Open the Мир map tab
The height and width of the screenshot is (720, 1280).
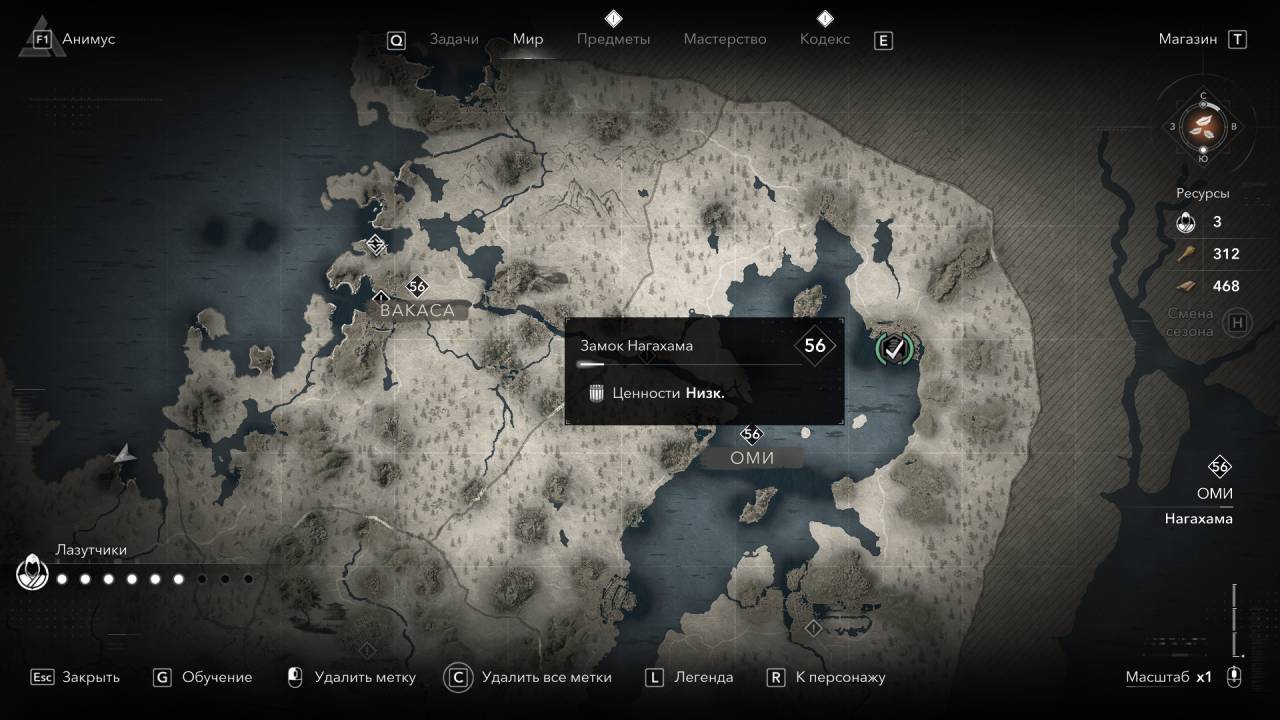528,39
